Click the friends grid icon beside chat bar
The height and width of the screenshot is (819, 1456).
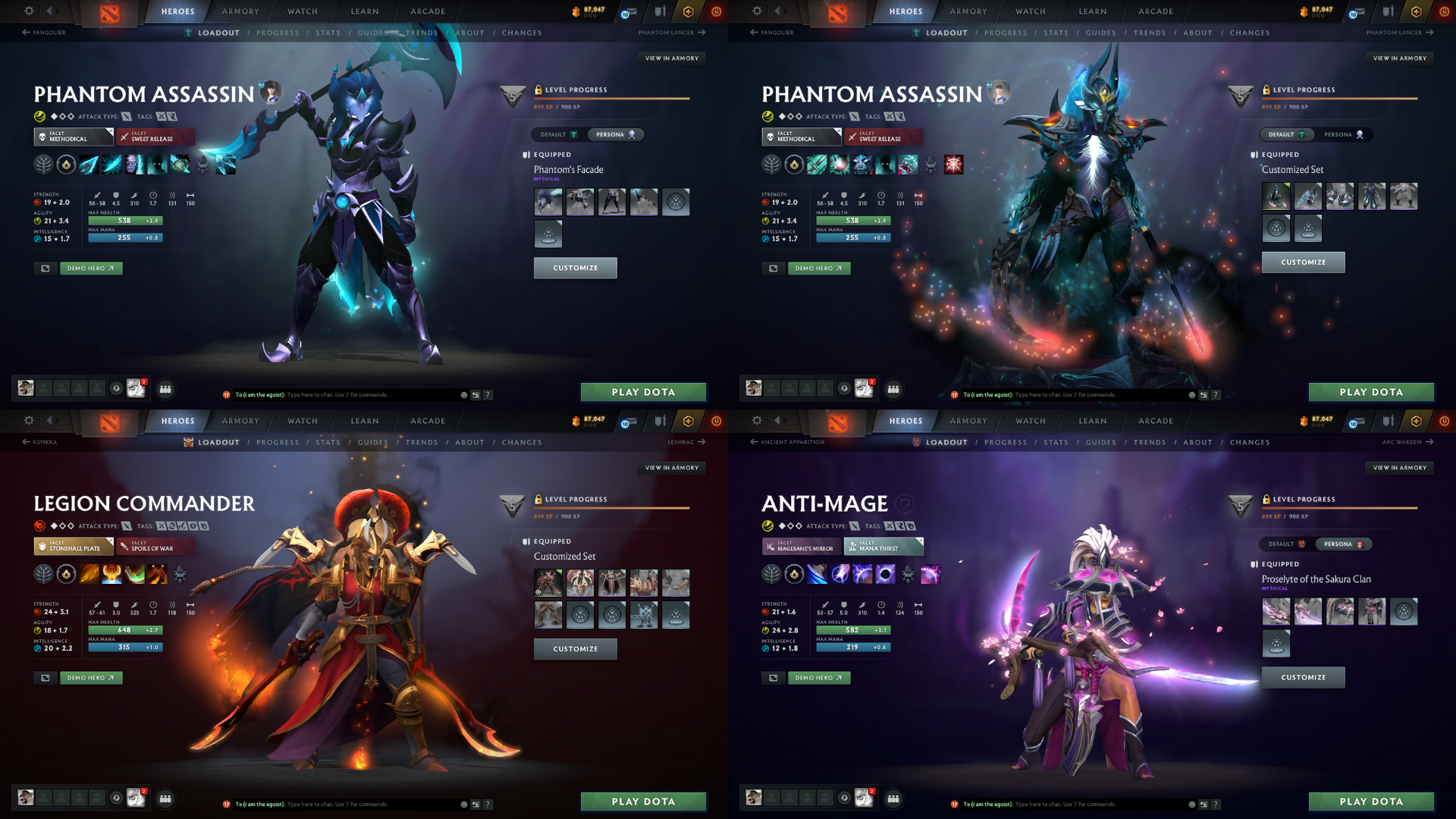pos(166,389)
